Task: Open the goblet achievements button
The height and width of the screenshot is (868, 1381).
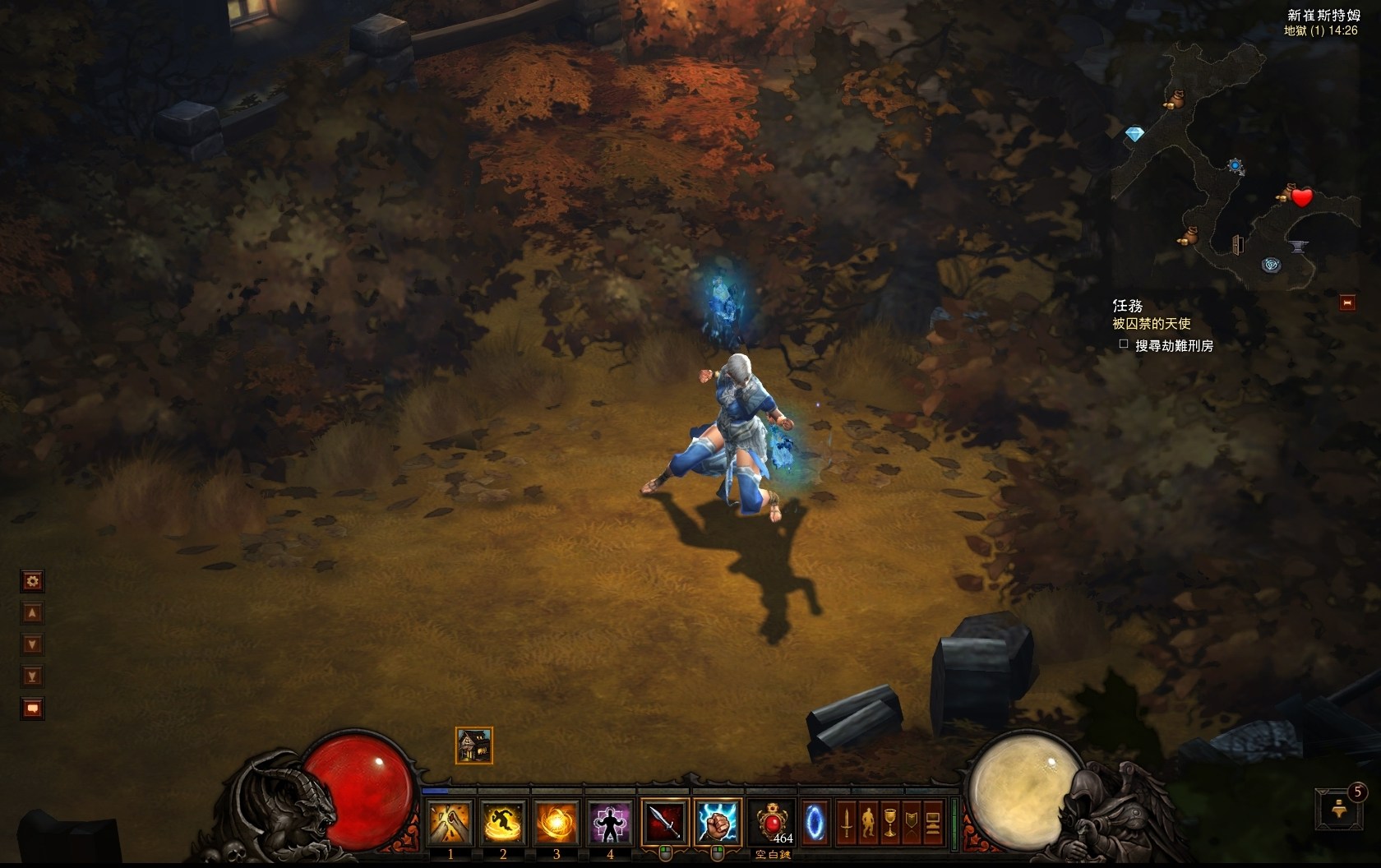Action: pyautogui.click(x=890, y=822)
